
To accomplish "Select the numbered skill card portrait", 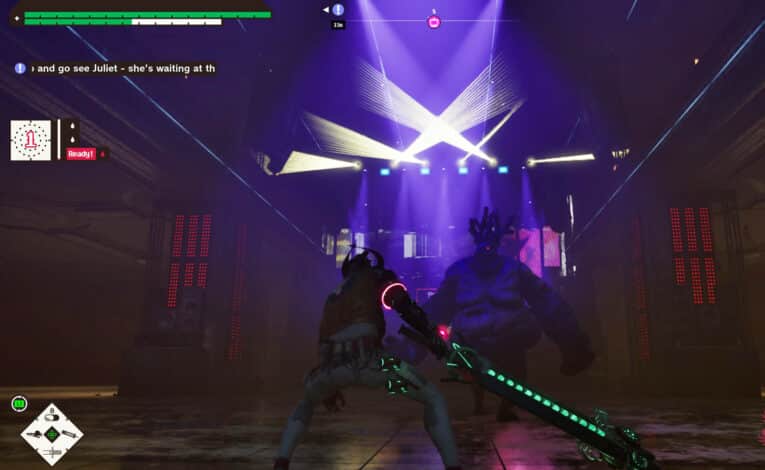I will coord(30,140).
